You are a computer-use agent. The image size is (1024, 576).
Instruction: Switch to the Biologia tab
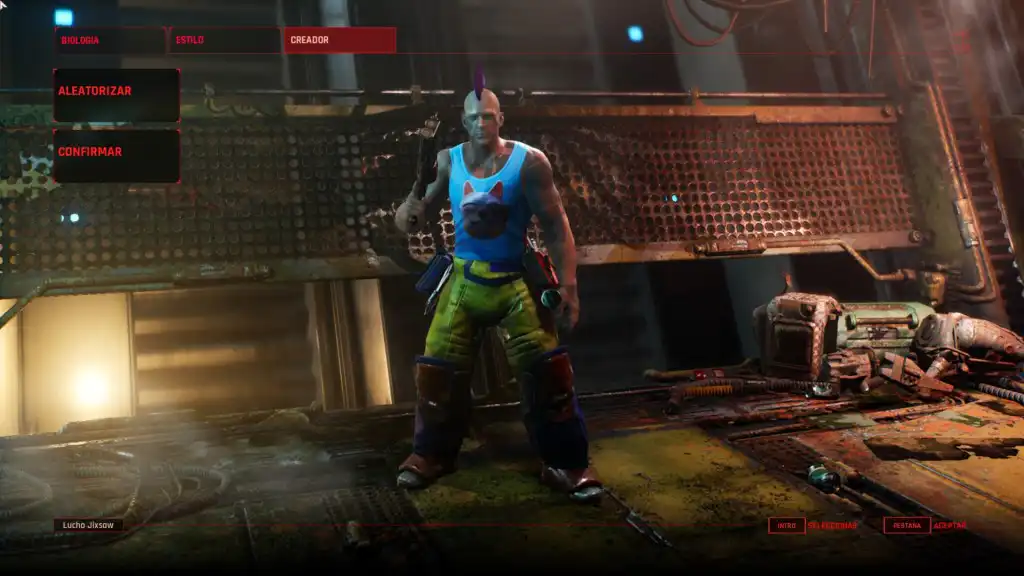(x=110, y=40)
